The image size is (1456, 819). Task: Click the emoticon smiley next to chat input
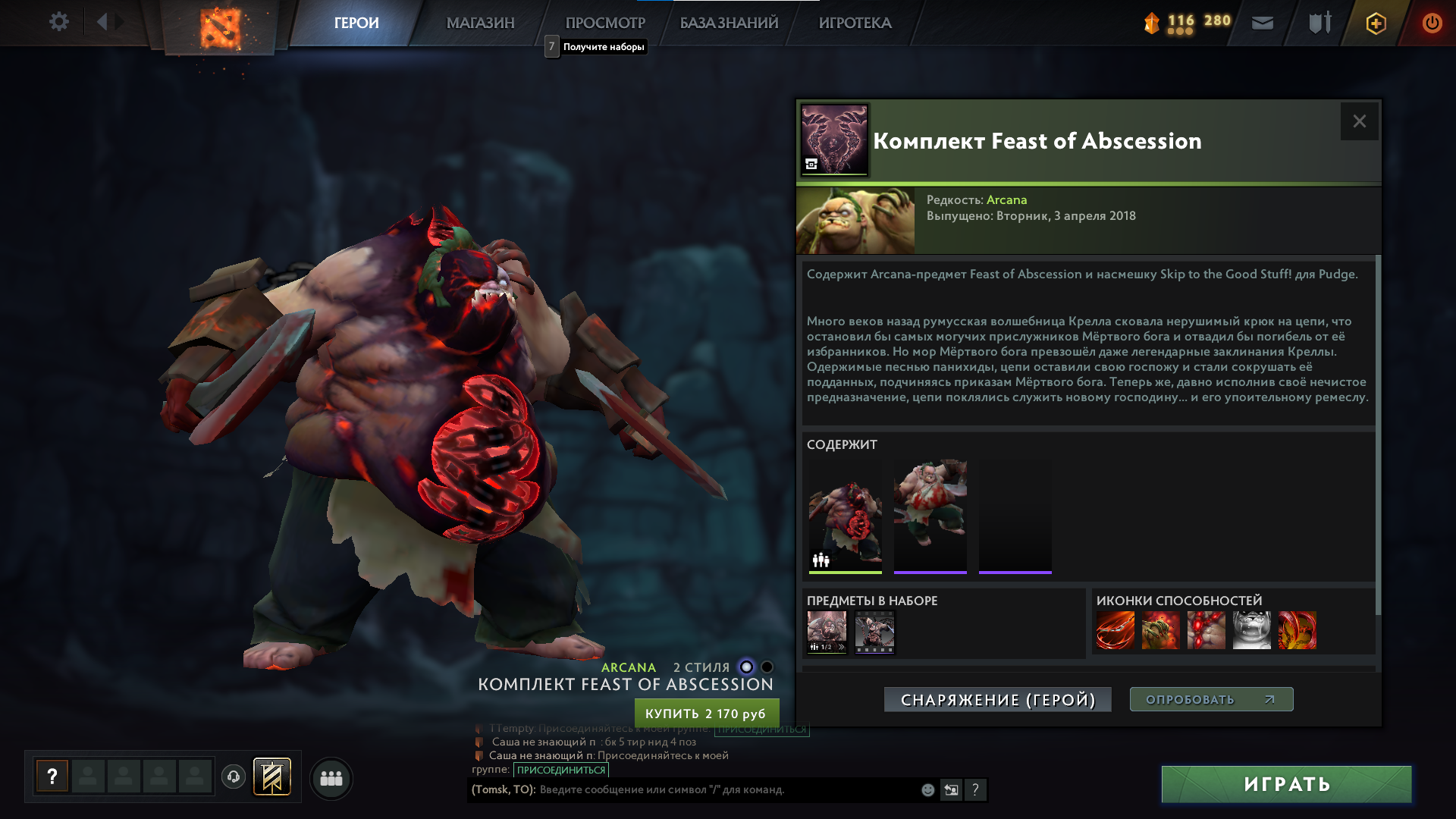coord(927,789)
